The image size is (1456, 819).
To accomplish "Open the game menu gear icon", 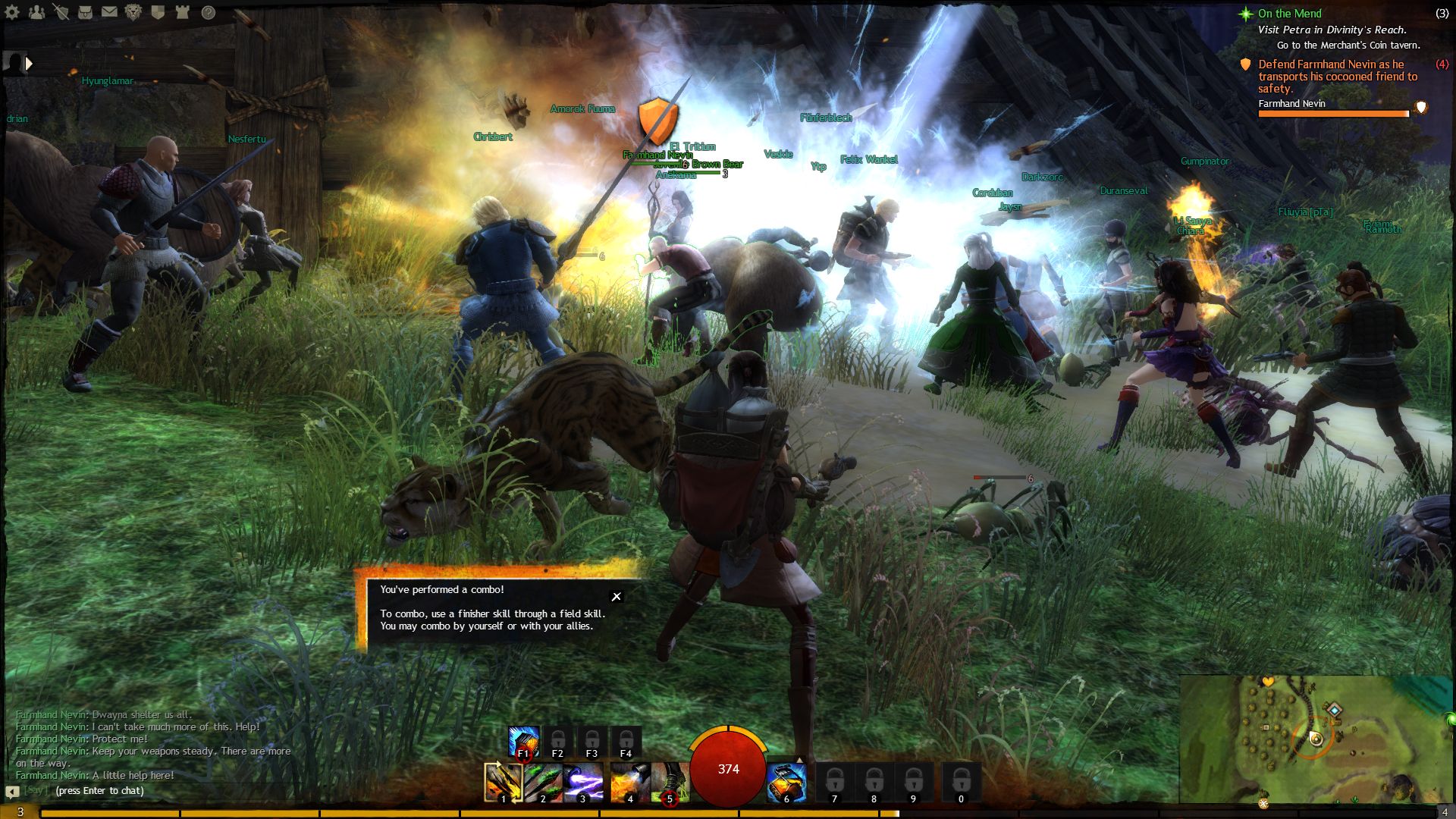I will point(13,12).
